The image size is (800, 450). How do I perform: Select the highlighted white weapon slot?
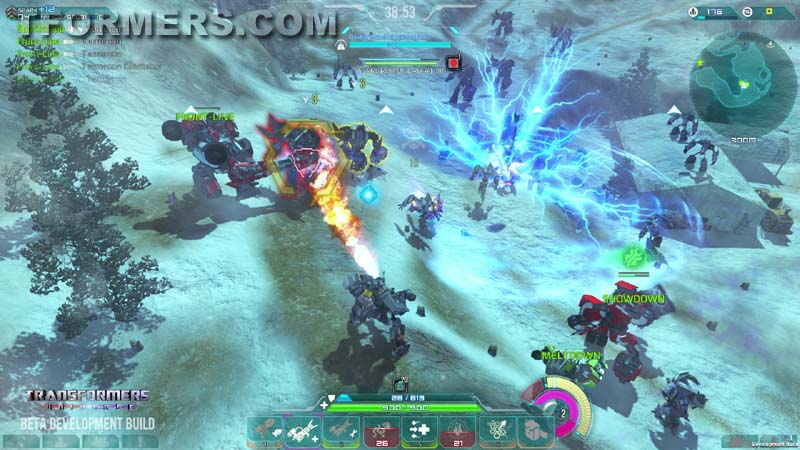point(304,430)
